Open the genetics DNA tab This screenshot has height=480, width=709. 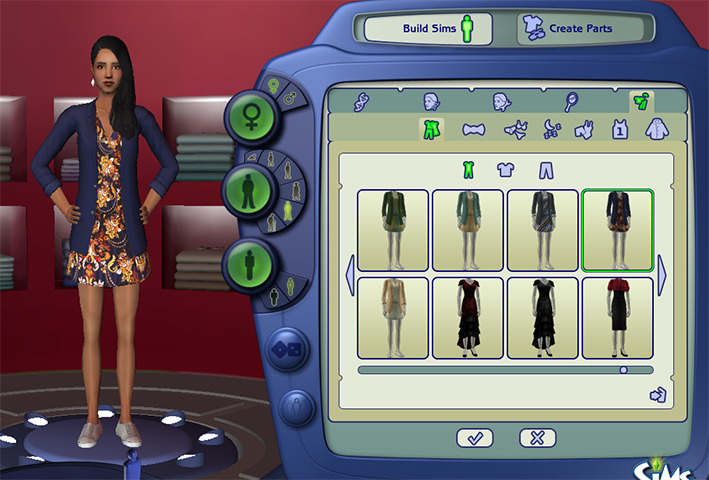pos(363,101)
